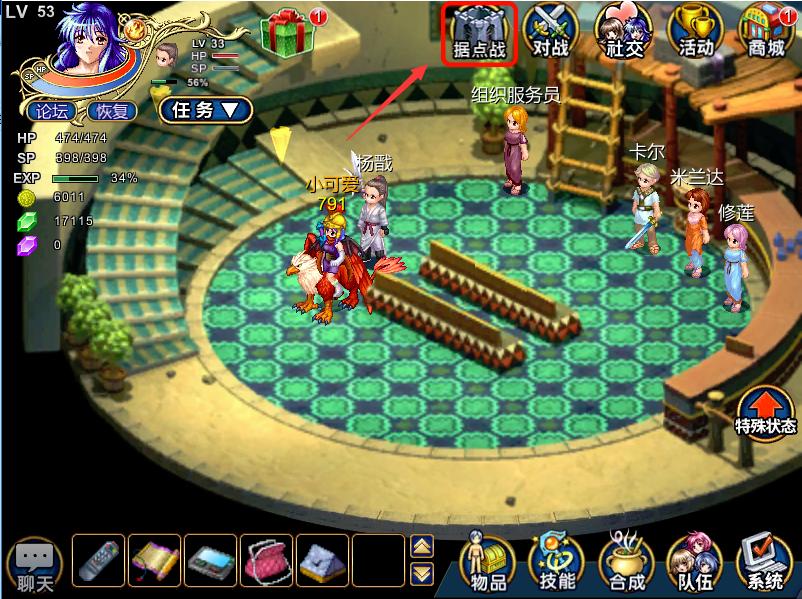Use the pink purse hotbar item
The height and width of the screenshot is (599, 802).
tap(268, 560)
